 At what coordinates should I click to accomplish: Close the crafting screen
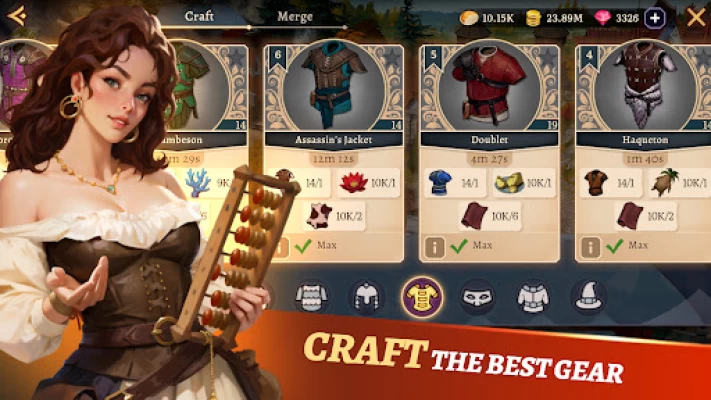(x=696, y=17)
